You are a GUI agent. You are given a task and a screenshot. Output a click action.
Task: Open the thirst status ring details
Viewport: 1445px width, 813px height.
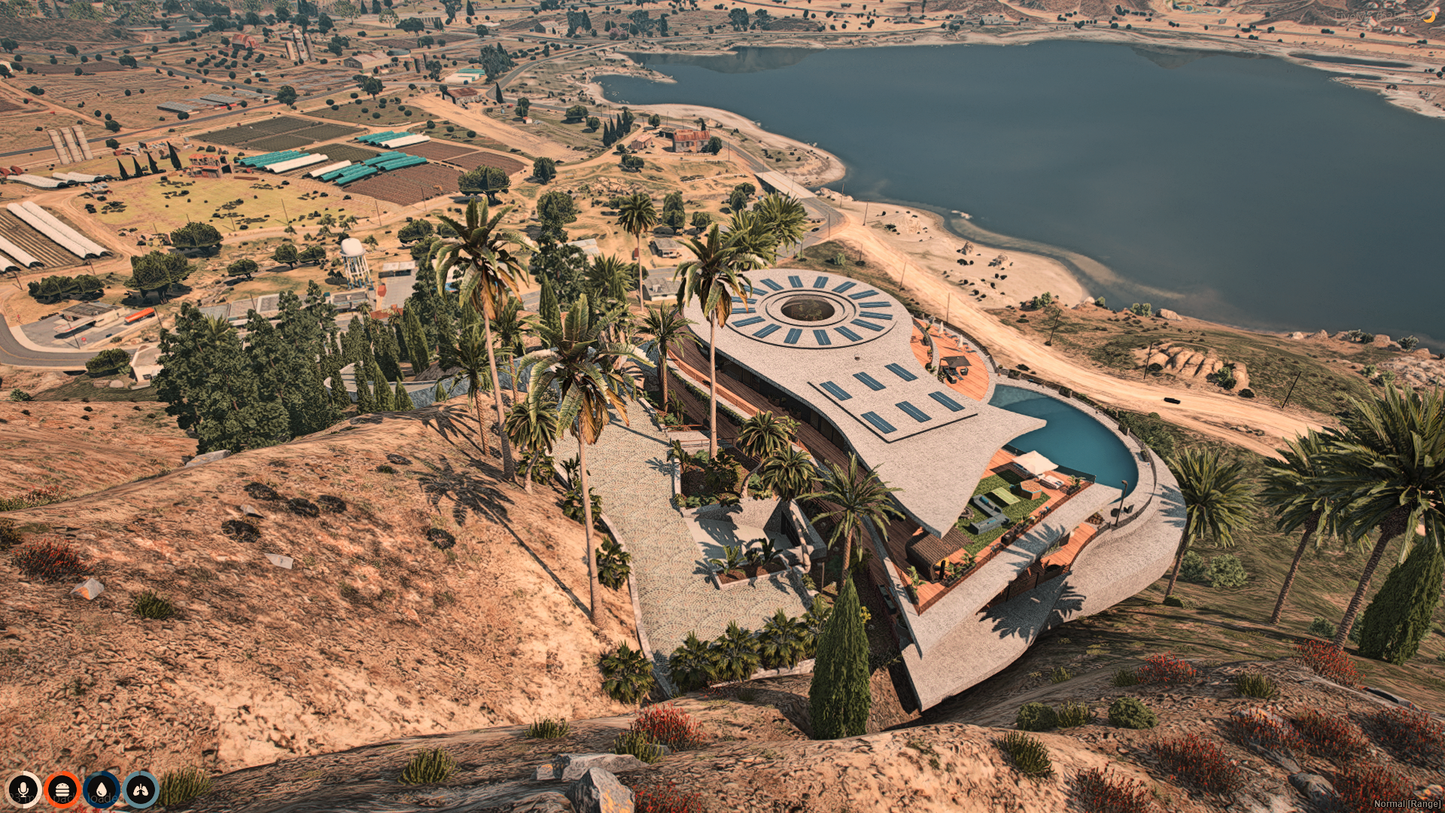(100, 788)
